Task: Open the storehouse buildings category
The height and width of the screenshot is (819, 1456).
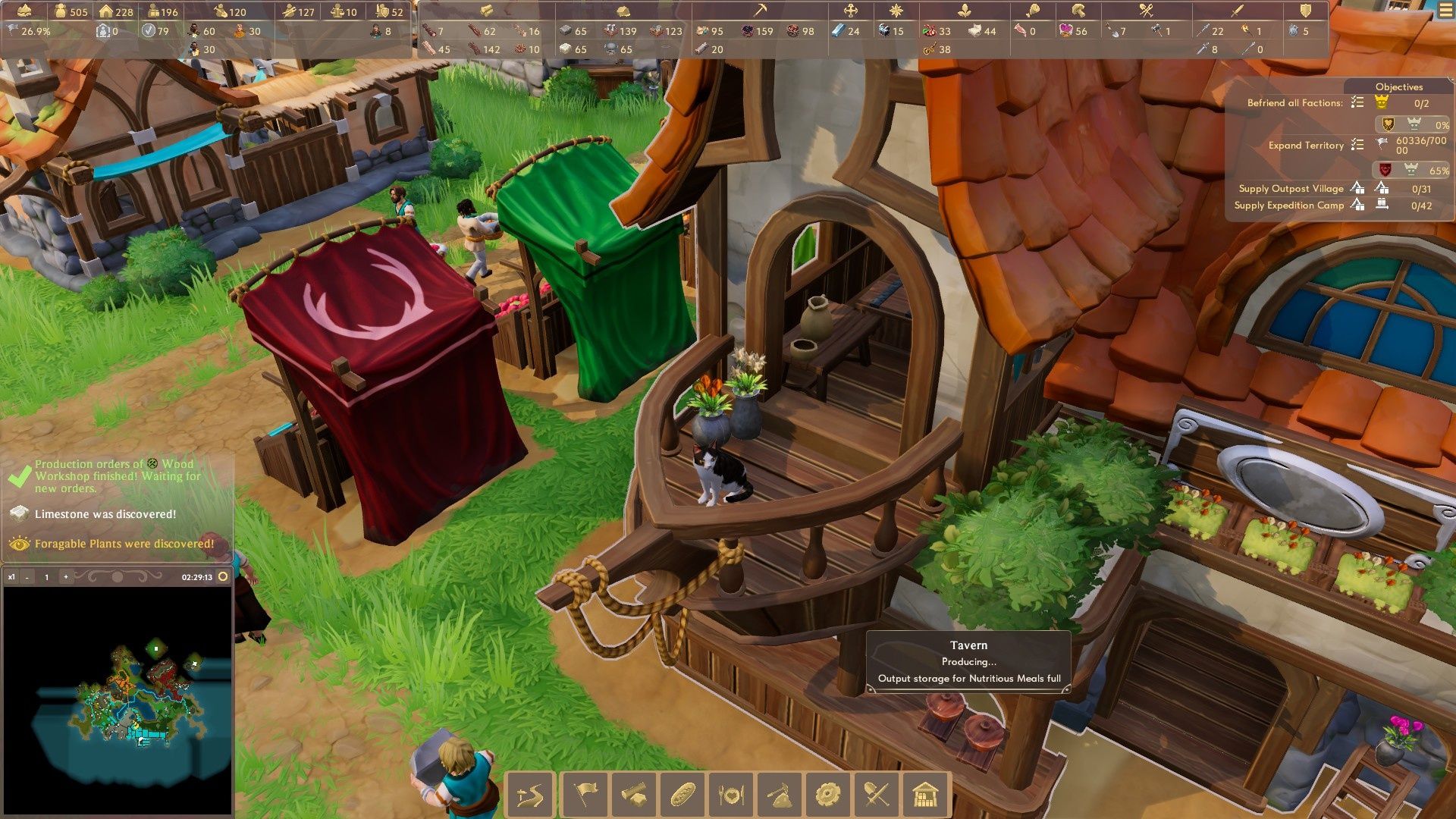Action: 925,795
